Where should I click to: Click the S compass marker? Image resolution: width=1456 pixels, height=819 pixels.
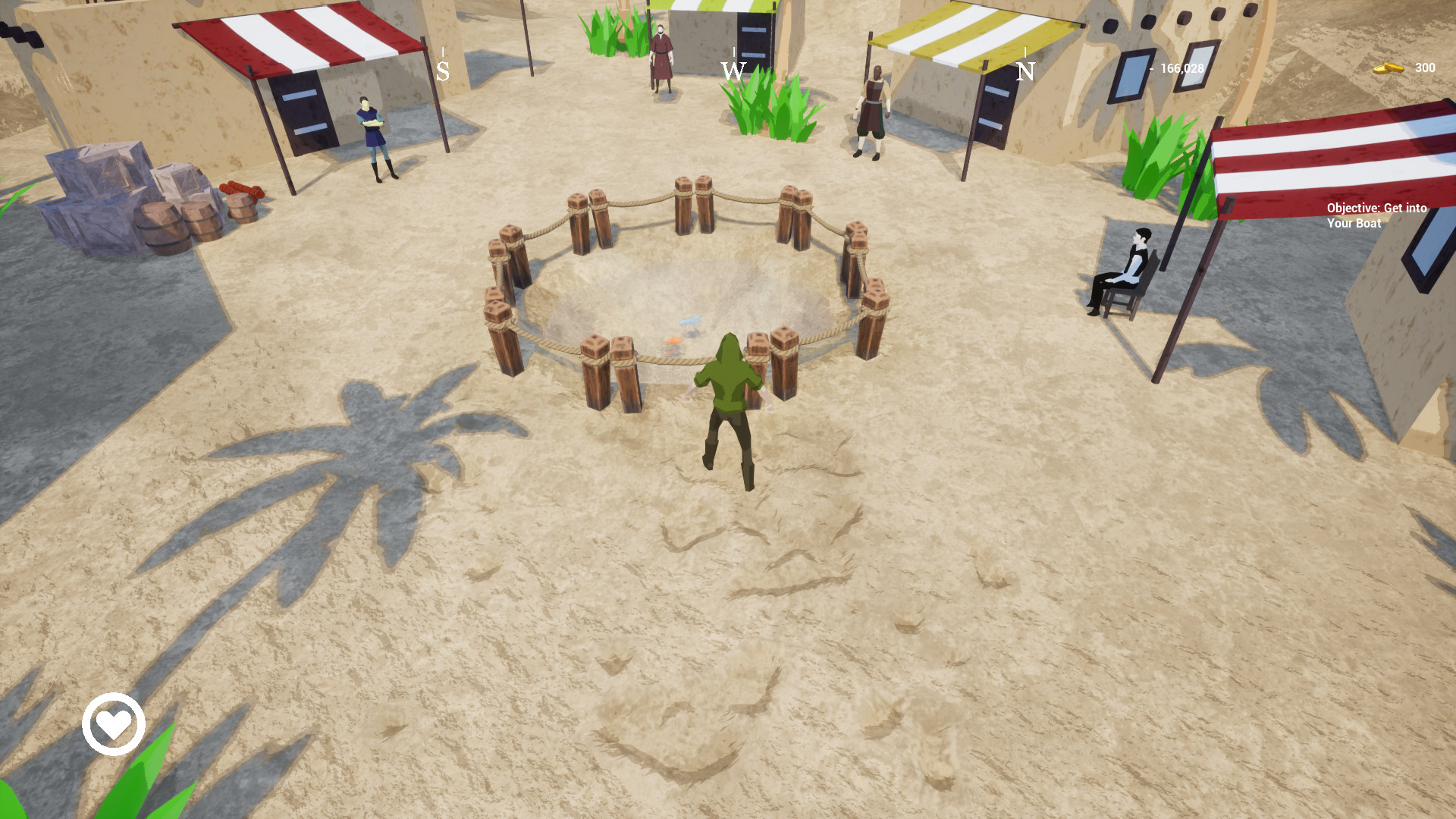point(443,72)
